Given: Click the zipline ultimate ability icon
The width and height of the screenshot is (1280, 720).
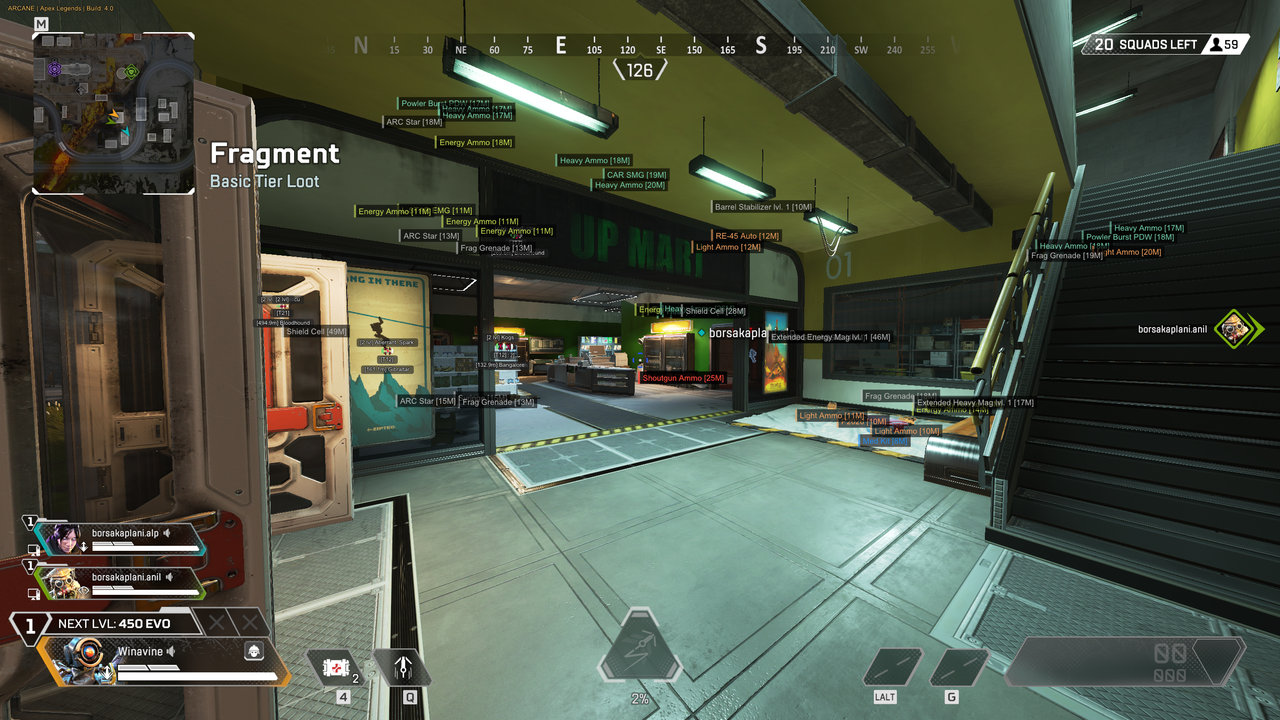Looking at the screenshot, I should pos(640,645).
